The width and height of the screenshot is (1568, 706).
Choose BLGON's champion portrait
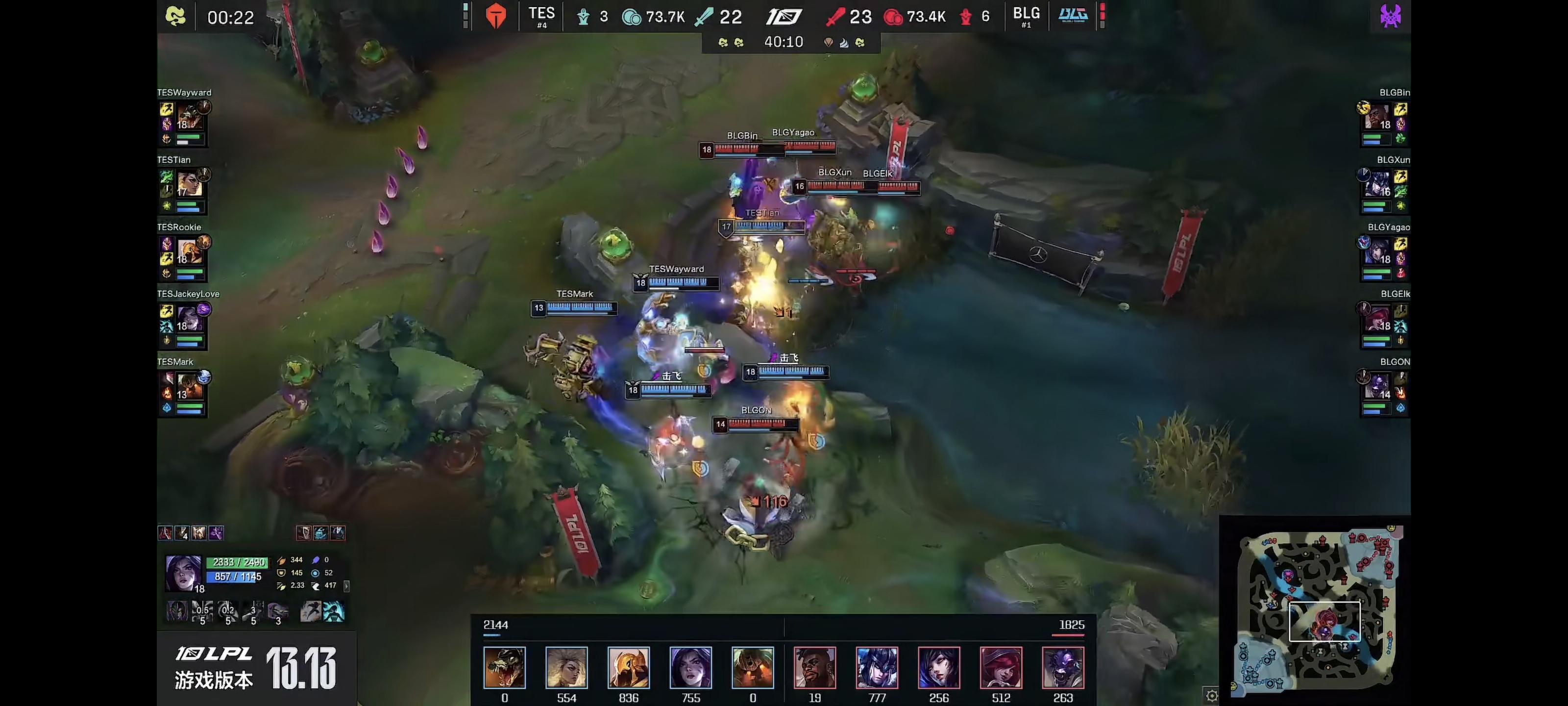[1377, 385]
